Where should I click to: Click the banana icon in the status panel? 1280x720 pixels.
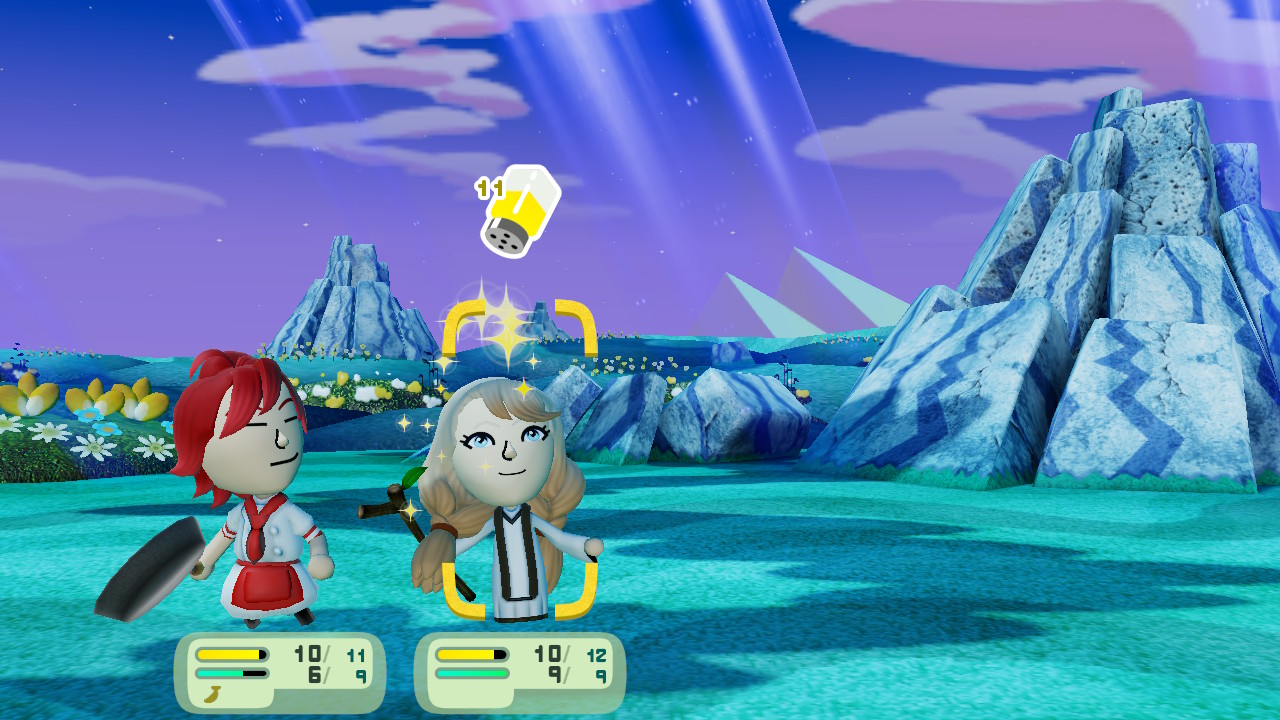tap(212, 694)
